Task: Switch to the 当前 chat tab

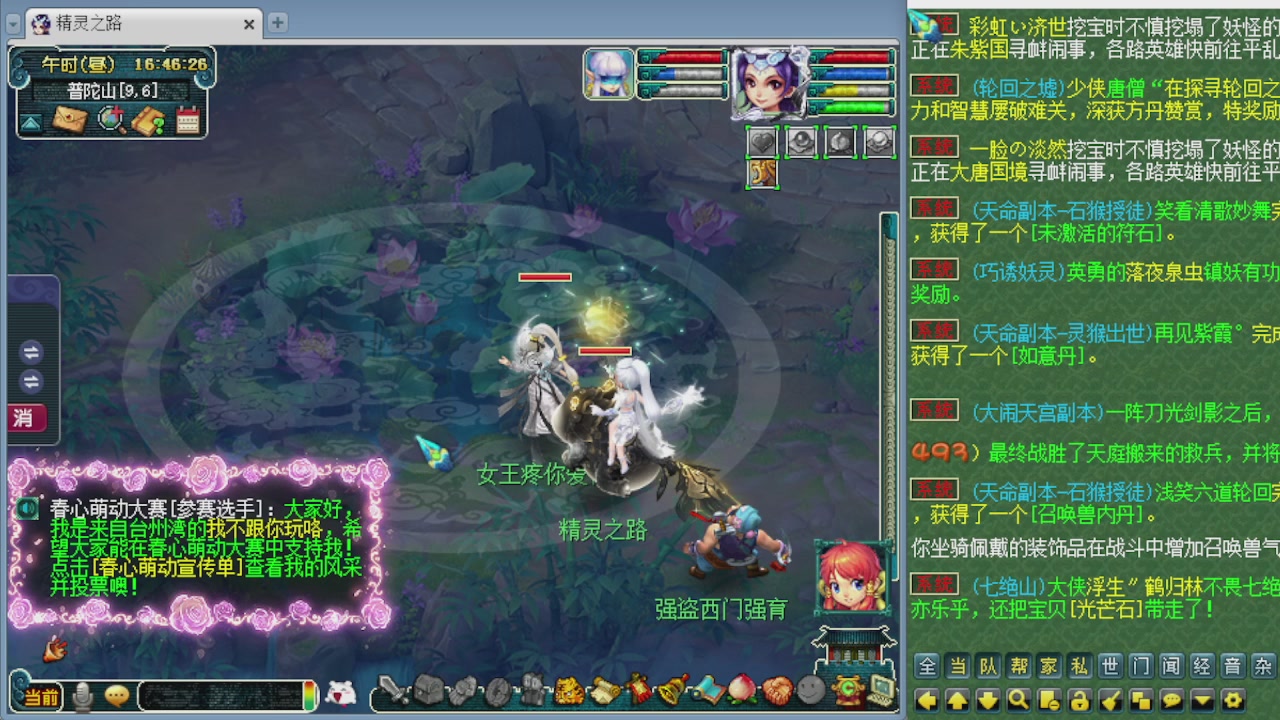Action: point(42,698)
